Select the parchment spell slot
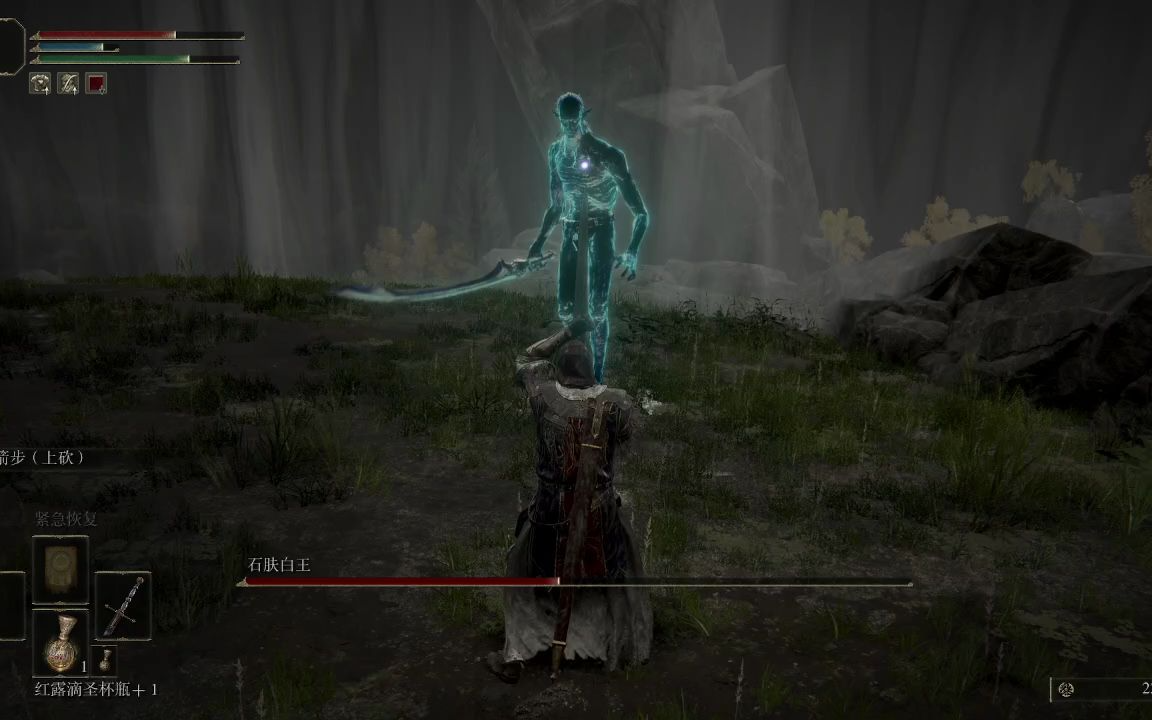The height and width of the screenshot is (720, 1152). (x=60, y=569)
